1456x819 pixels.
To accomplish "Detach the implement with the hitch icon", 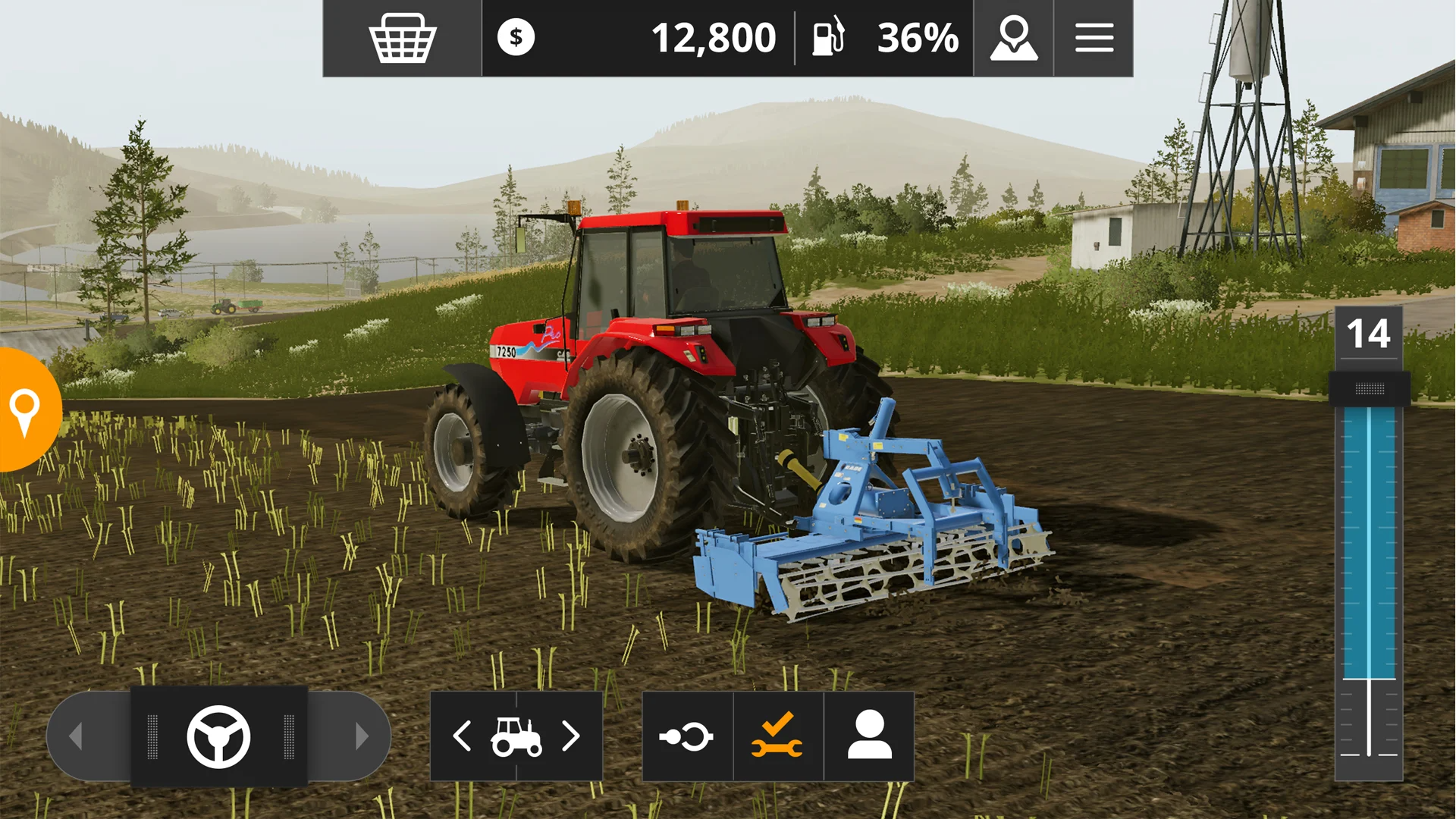I will [687, 736].
